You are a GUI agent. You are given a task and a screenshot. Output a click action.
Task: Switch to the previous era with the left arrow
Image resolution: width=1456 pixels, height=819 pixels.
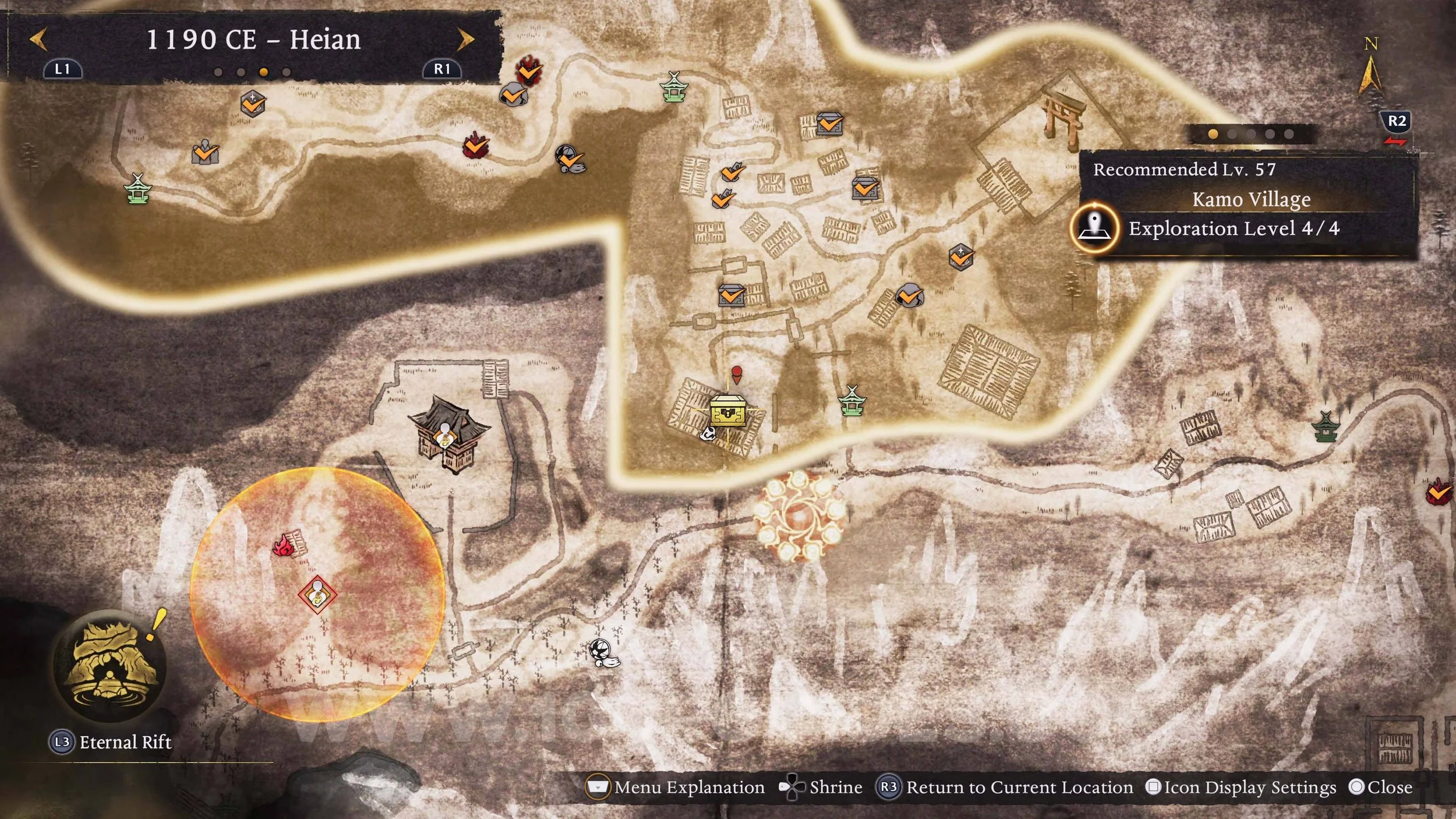coord(38,40)
